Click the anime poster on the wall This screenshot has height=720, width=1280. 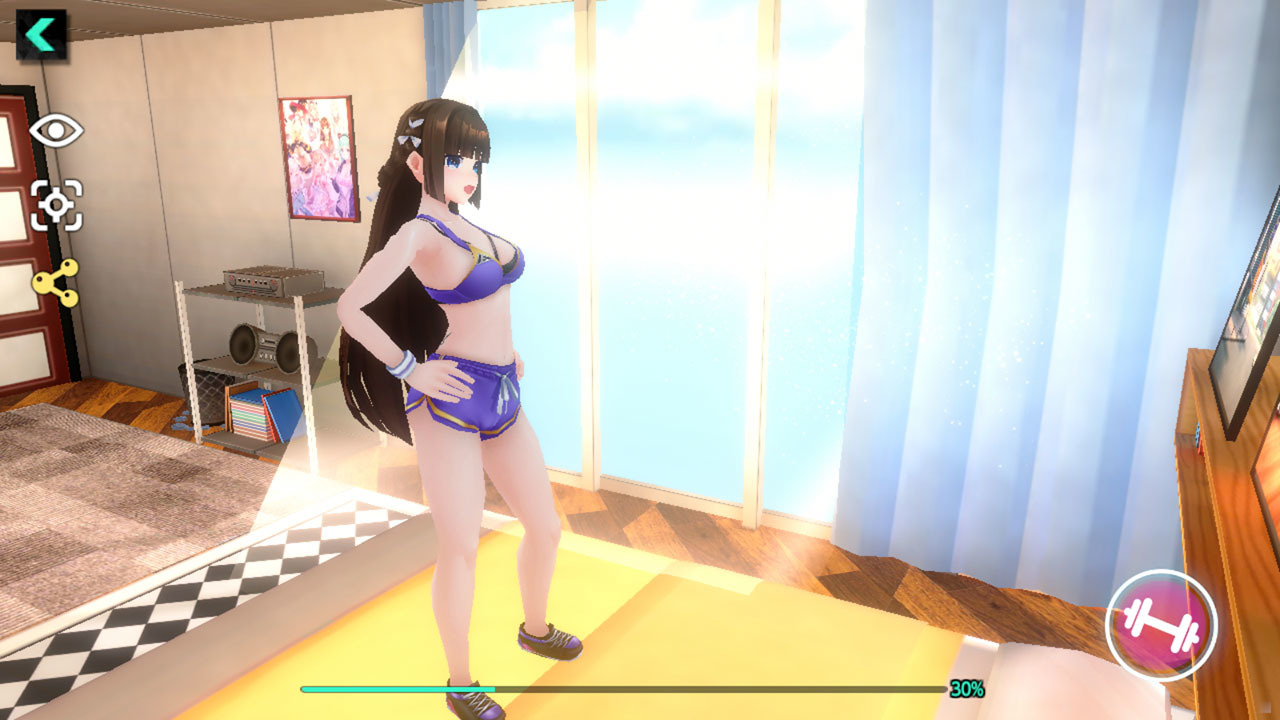coord(317,160)
